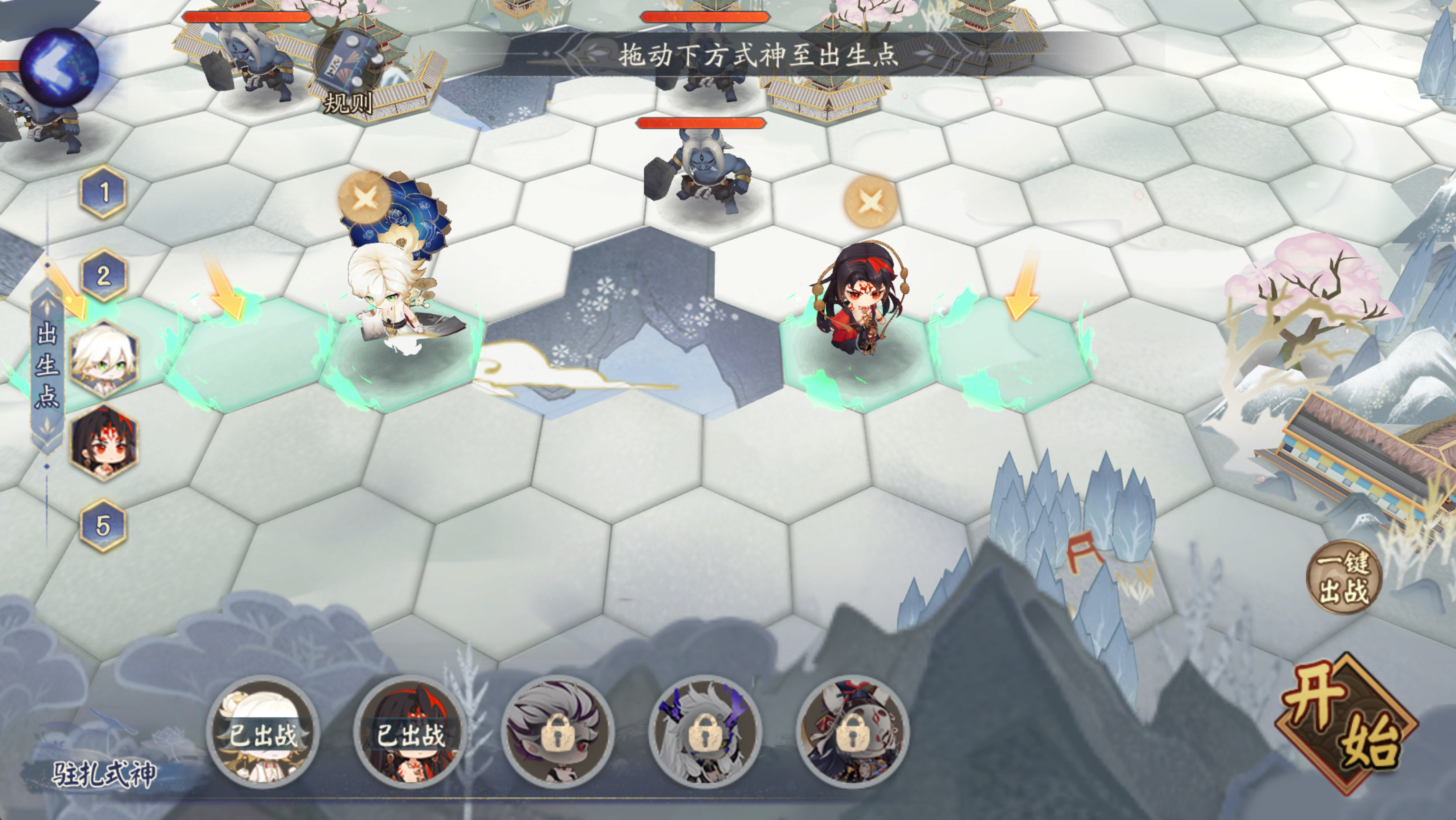Image resolution: width=1456 pixels, height=820 pixels.
Task: Choose the white-haired portrait in the spawn list
Action: 105,360
